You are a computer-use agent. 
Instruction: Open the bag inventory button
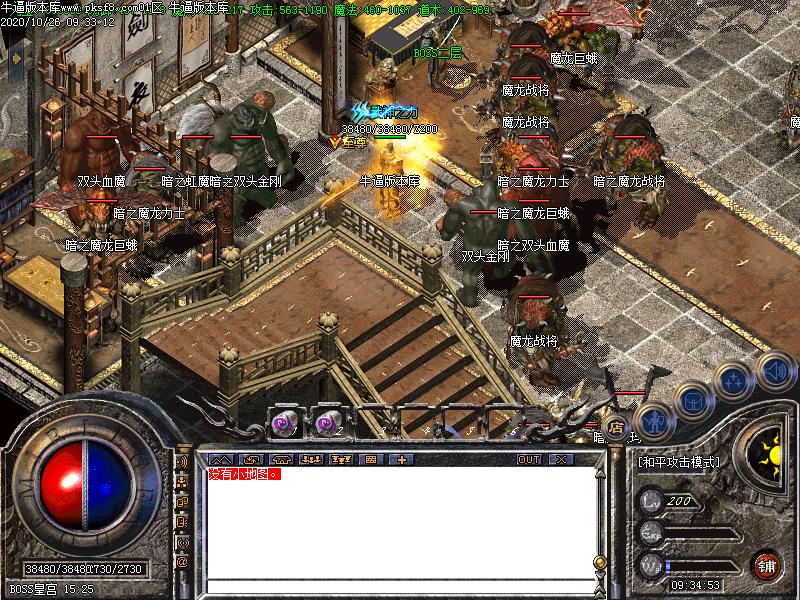point(693,401)
